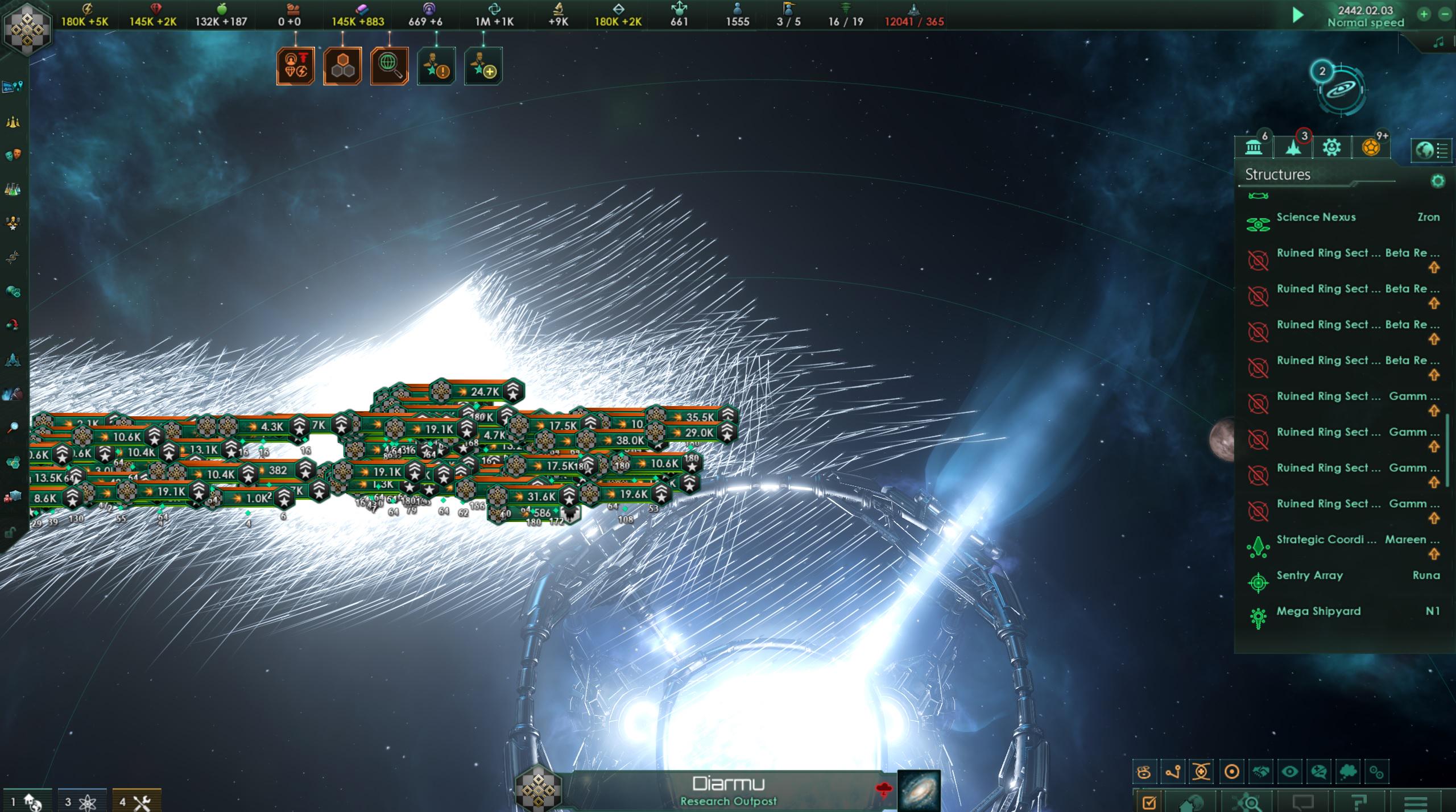Resume the game with the play button
Viewport: 1456px width, 812px height.
pos(1298,15)
